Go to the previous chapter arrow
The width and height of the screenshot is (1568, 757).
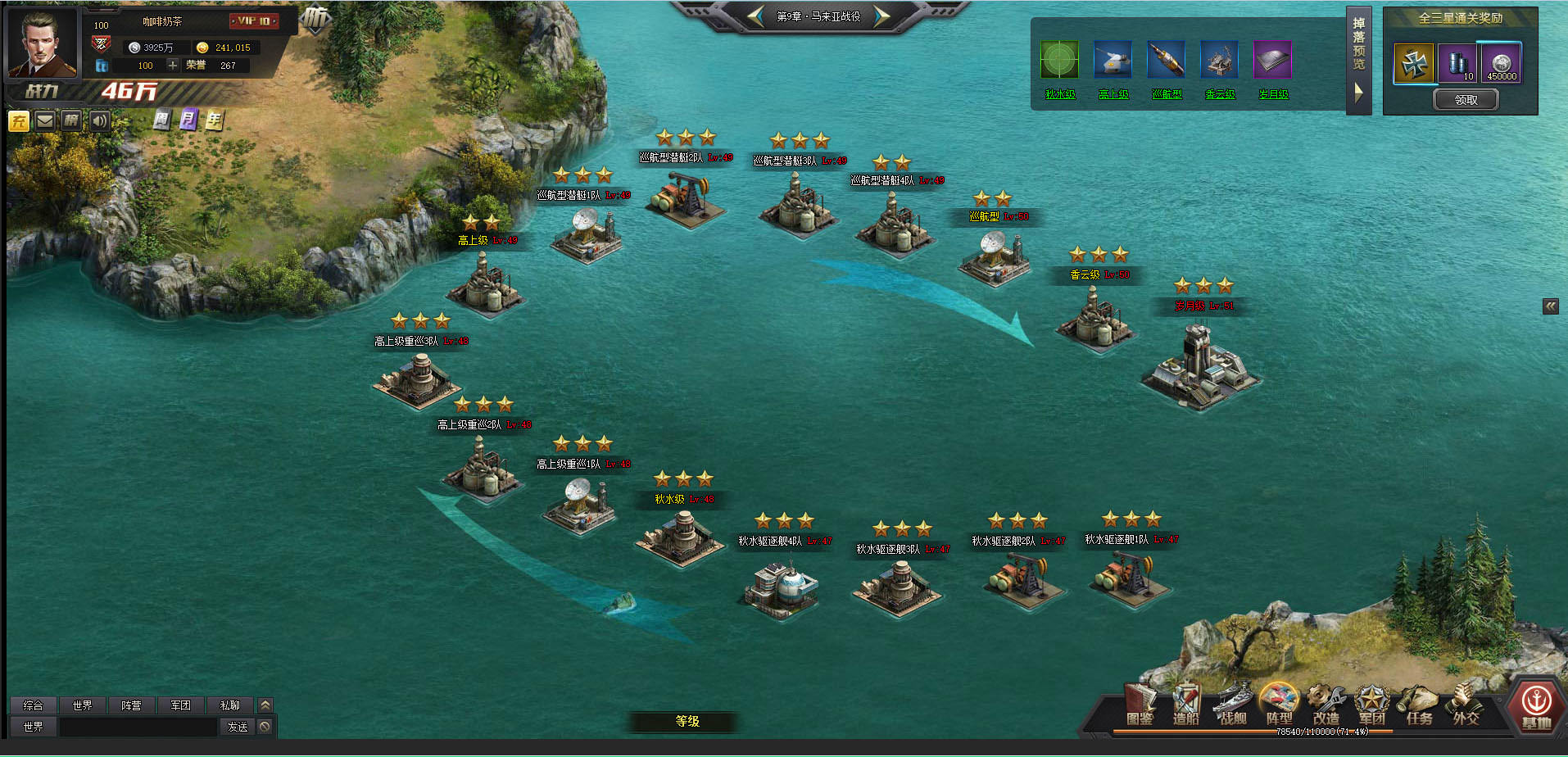[756, 16]
